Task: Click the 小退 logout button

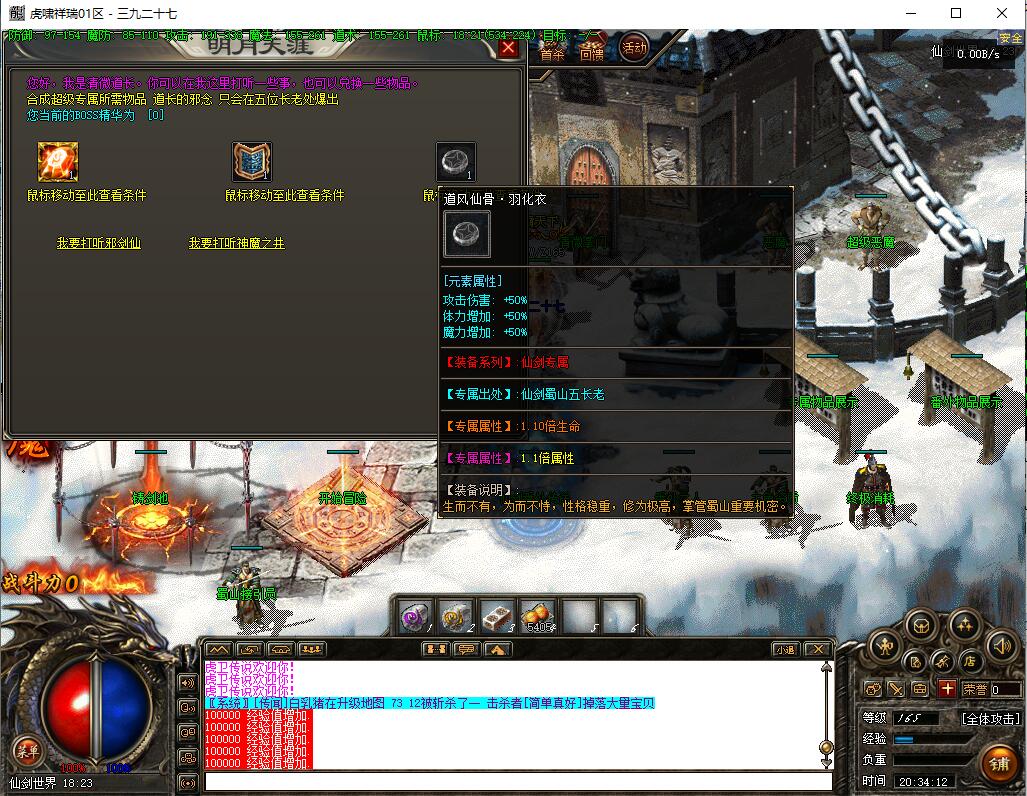Action: coord(785,649)
